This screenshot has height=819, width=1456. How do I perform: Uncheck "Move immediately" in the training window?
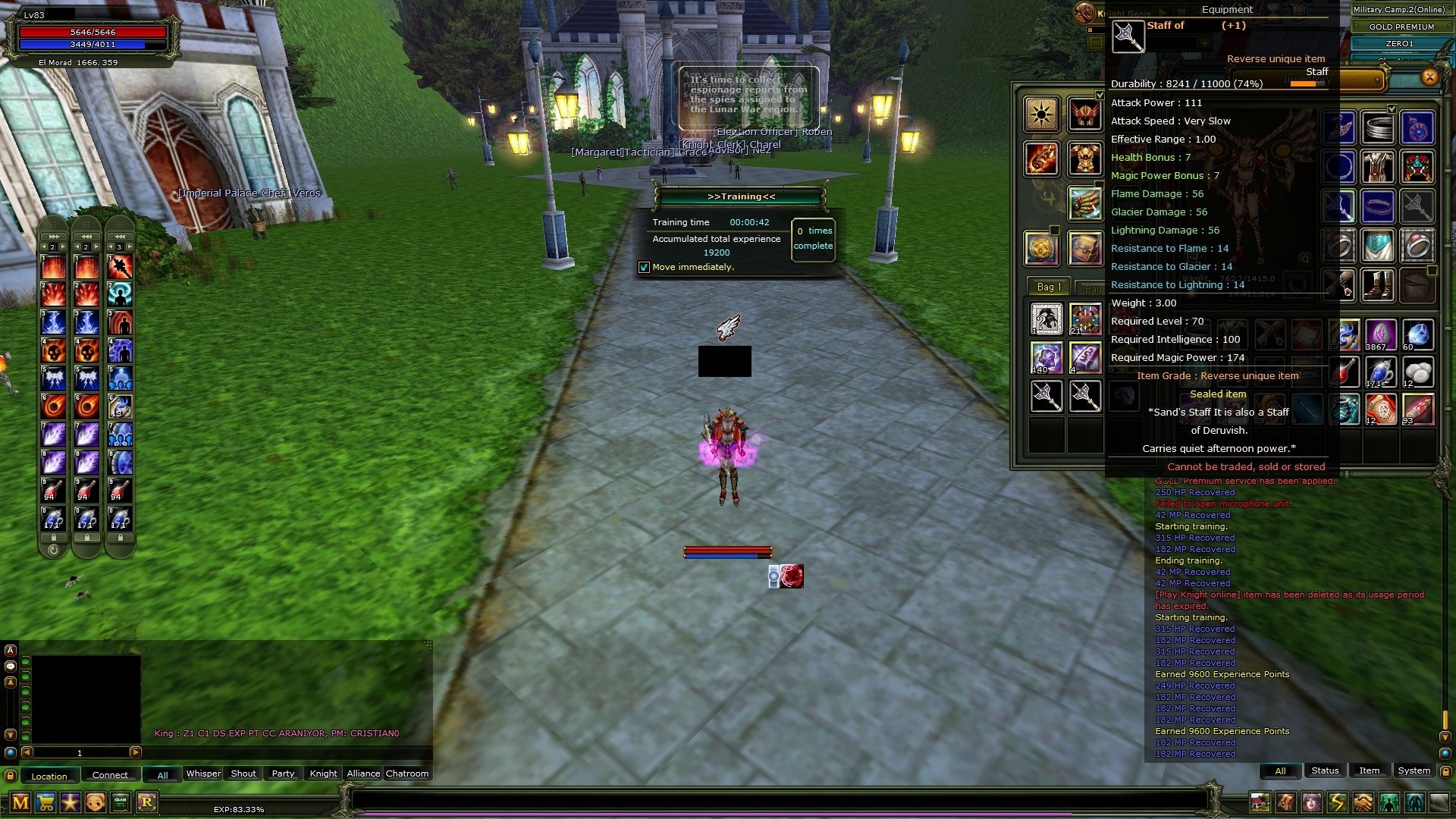(645, 267)
